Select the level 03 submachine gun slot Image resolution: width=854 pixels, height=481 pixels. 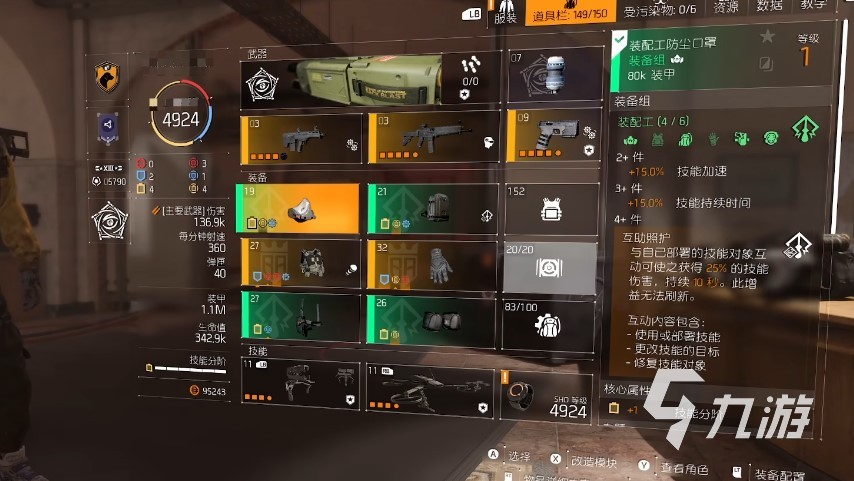[300, 136]
